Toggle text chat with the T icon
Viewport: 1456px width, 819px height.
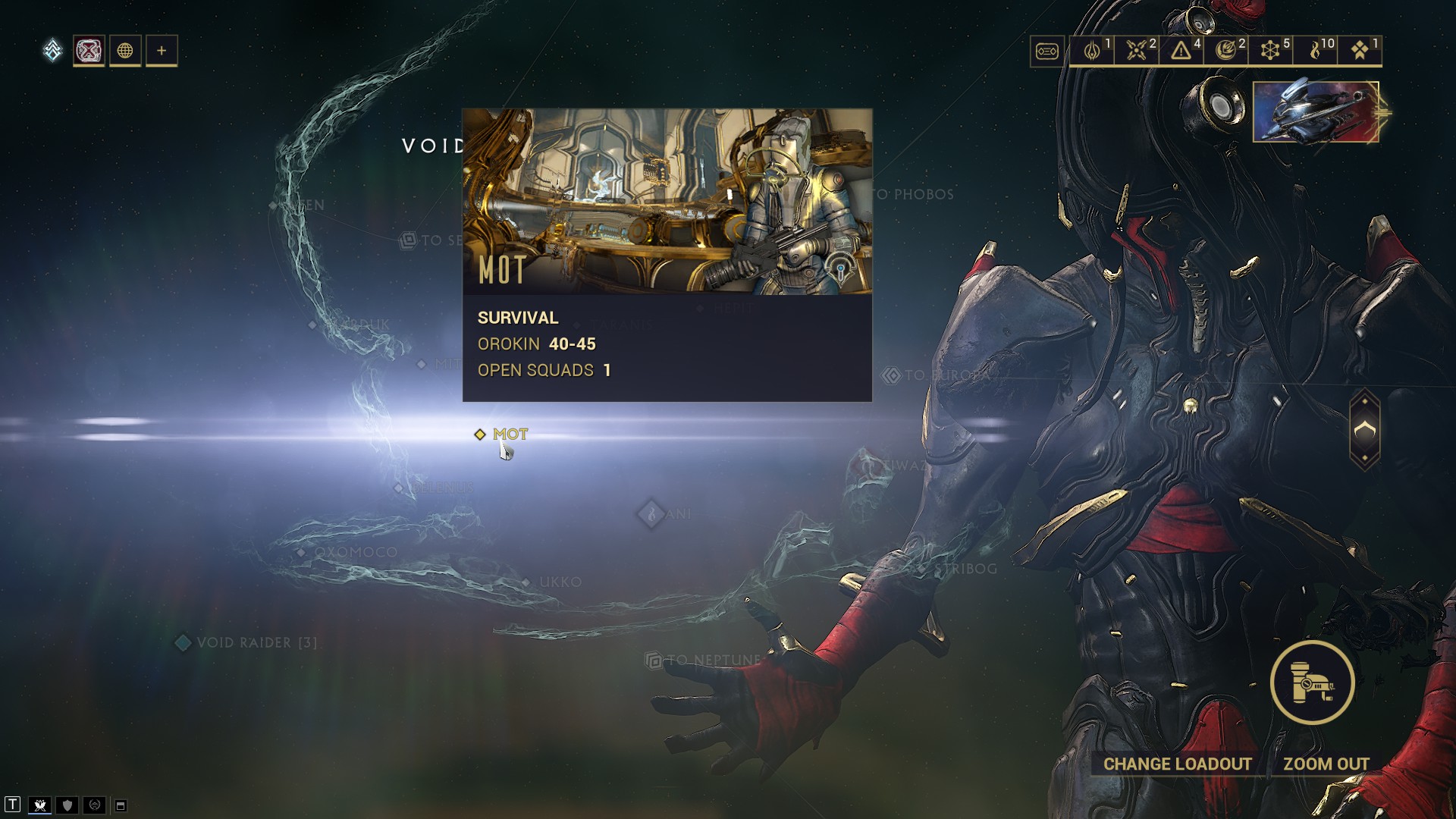click(12, 804)
